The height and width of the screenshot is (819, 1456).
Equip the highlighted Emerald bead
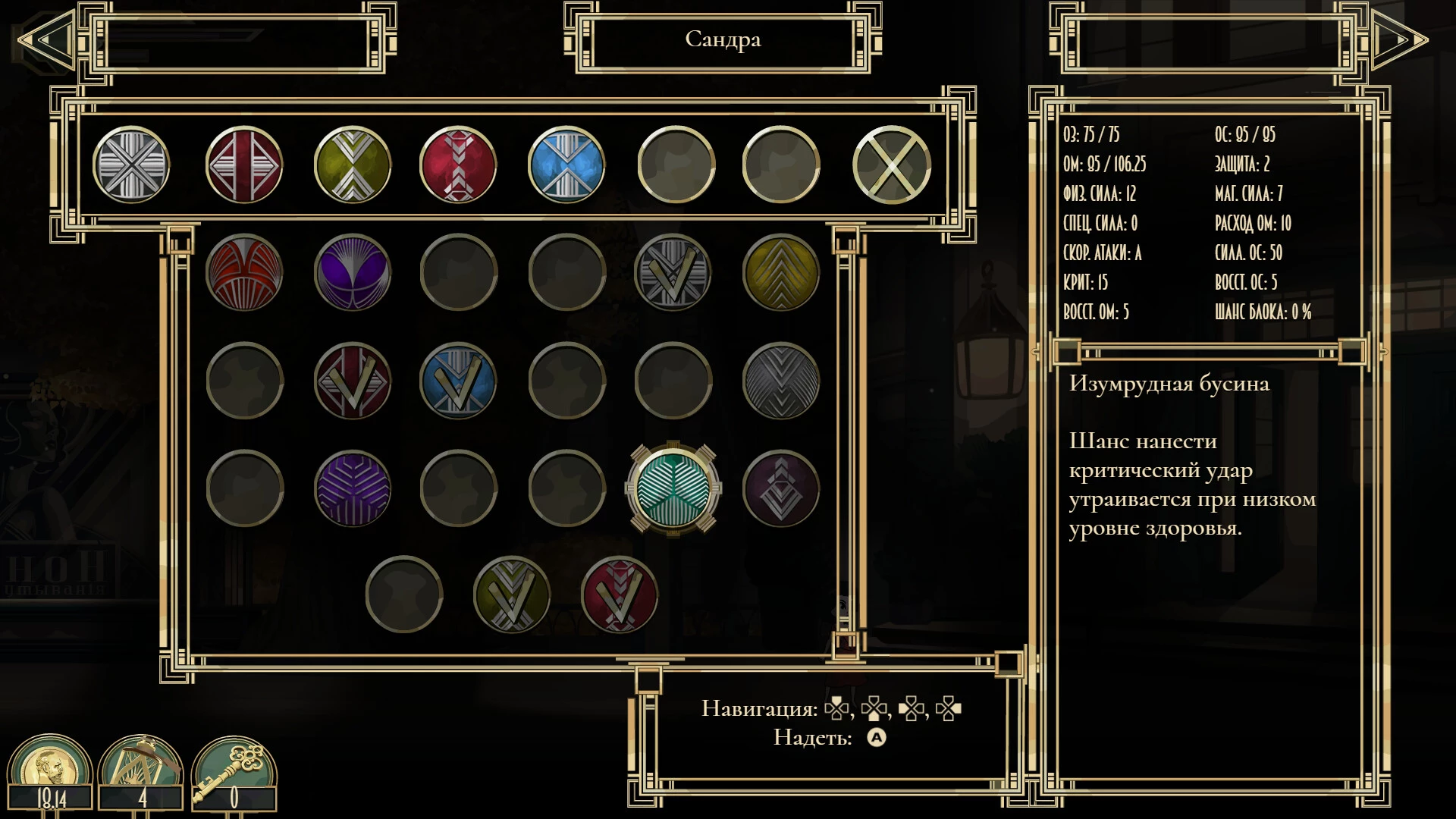pyautogui.click(x=673, y=488)
